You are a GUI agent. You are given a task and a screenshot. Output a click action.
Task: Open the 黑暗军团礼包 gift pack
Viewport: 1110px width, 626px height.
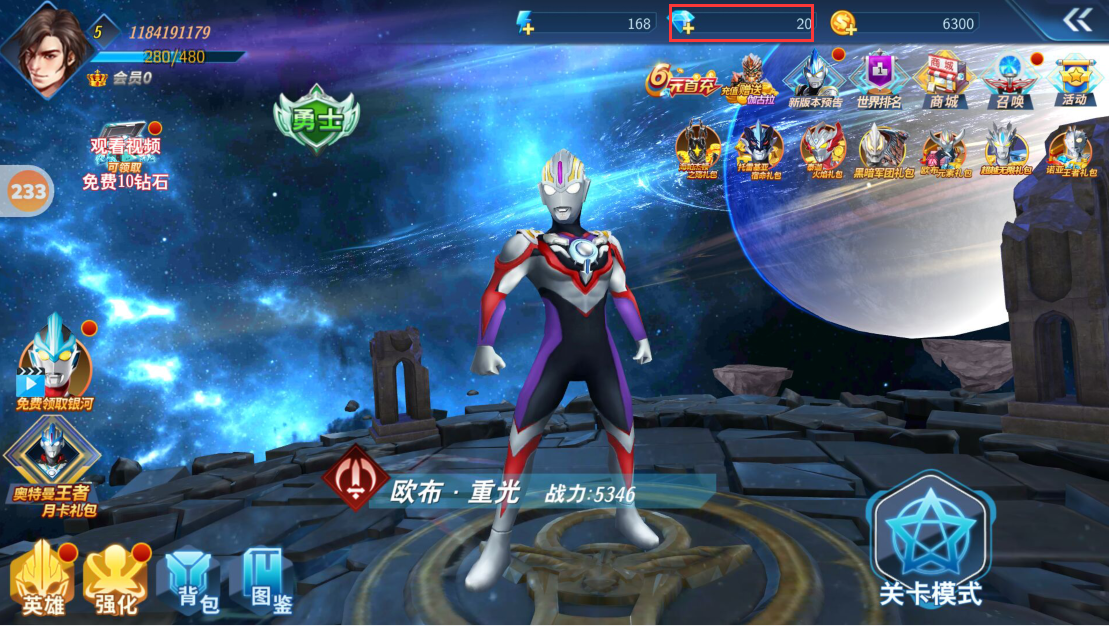[x=882, y=150]
